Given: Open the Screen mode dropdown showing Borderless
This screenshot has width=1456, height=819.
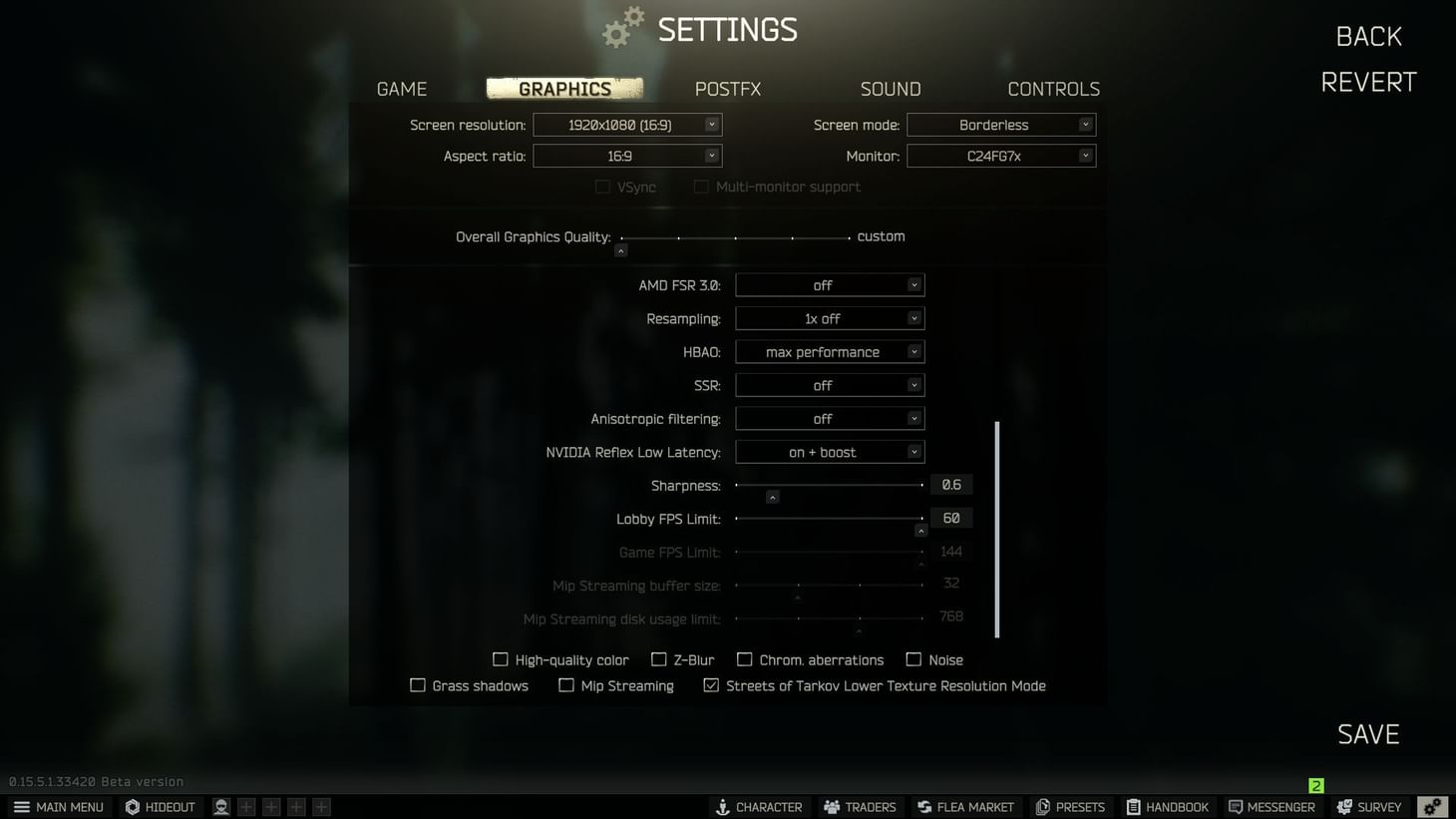Looking at the screenshot, I should pos(1000,124).
